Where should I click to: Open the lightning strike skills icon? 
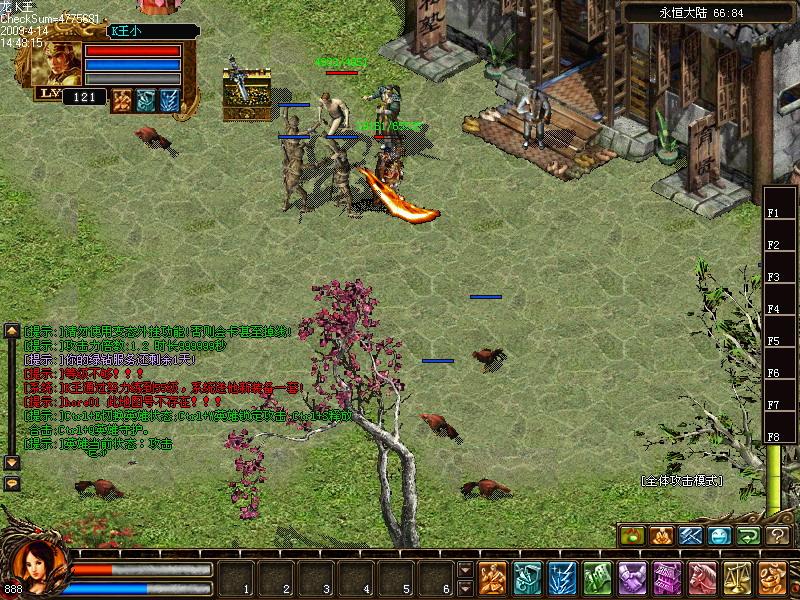(x=562, y=578)
